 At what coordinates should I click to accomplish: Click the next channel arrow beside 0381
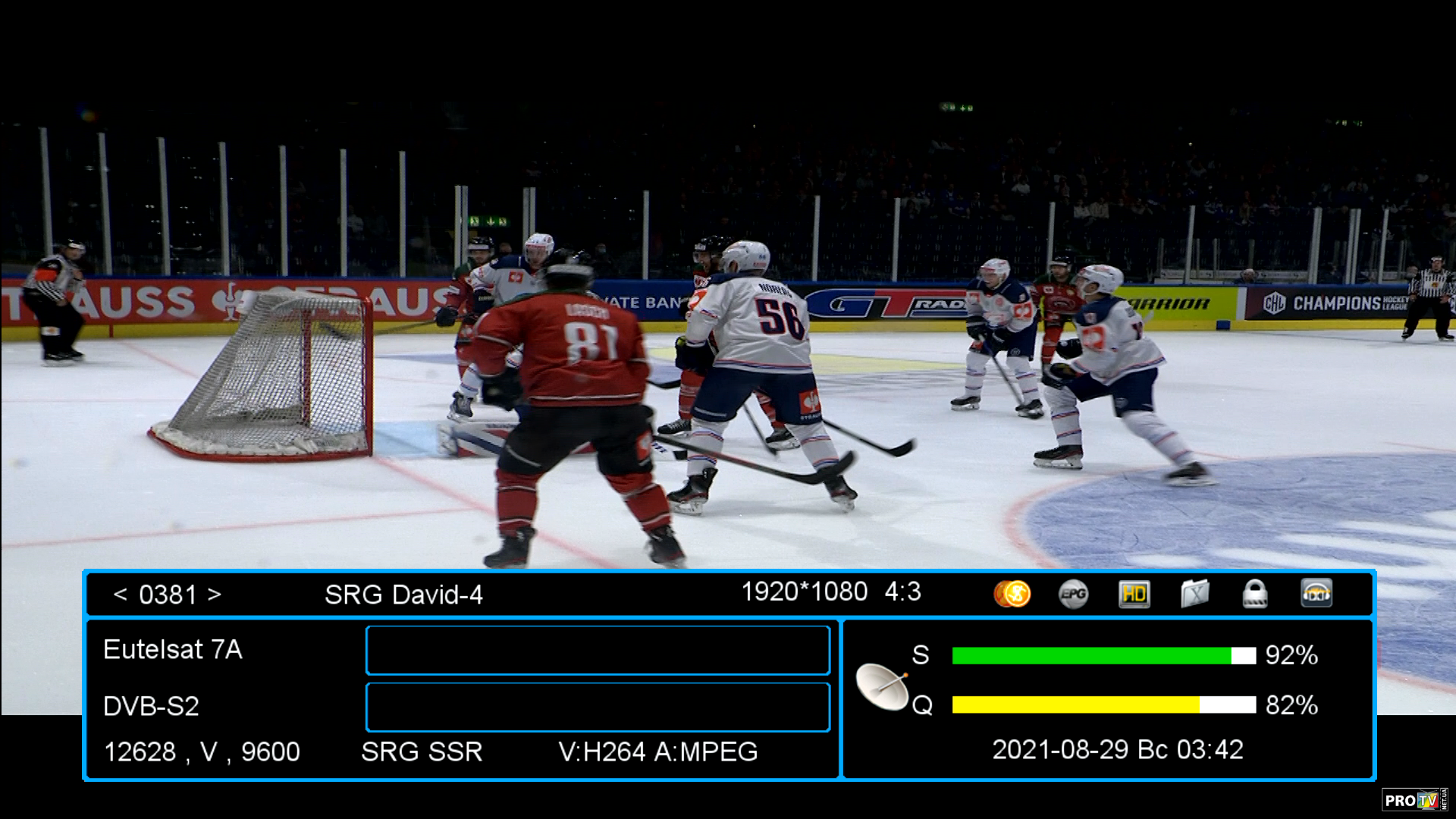tap(215, 595)
